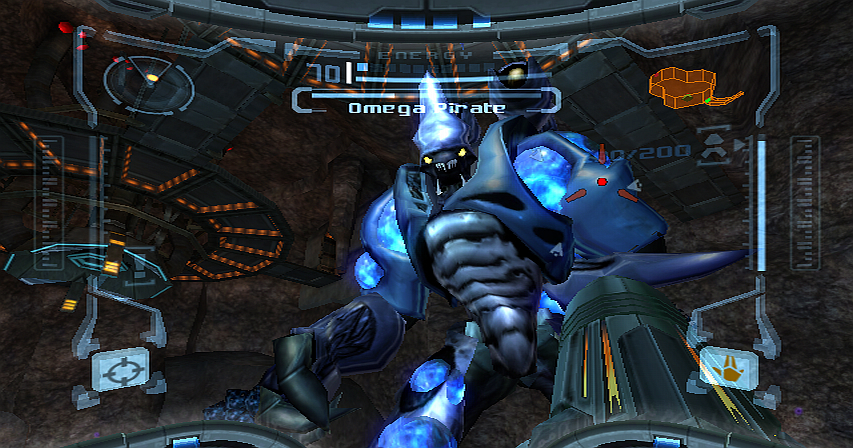
Task: Open the orange room minimap
Action: [x=690, y=88]
